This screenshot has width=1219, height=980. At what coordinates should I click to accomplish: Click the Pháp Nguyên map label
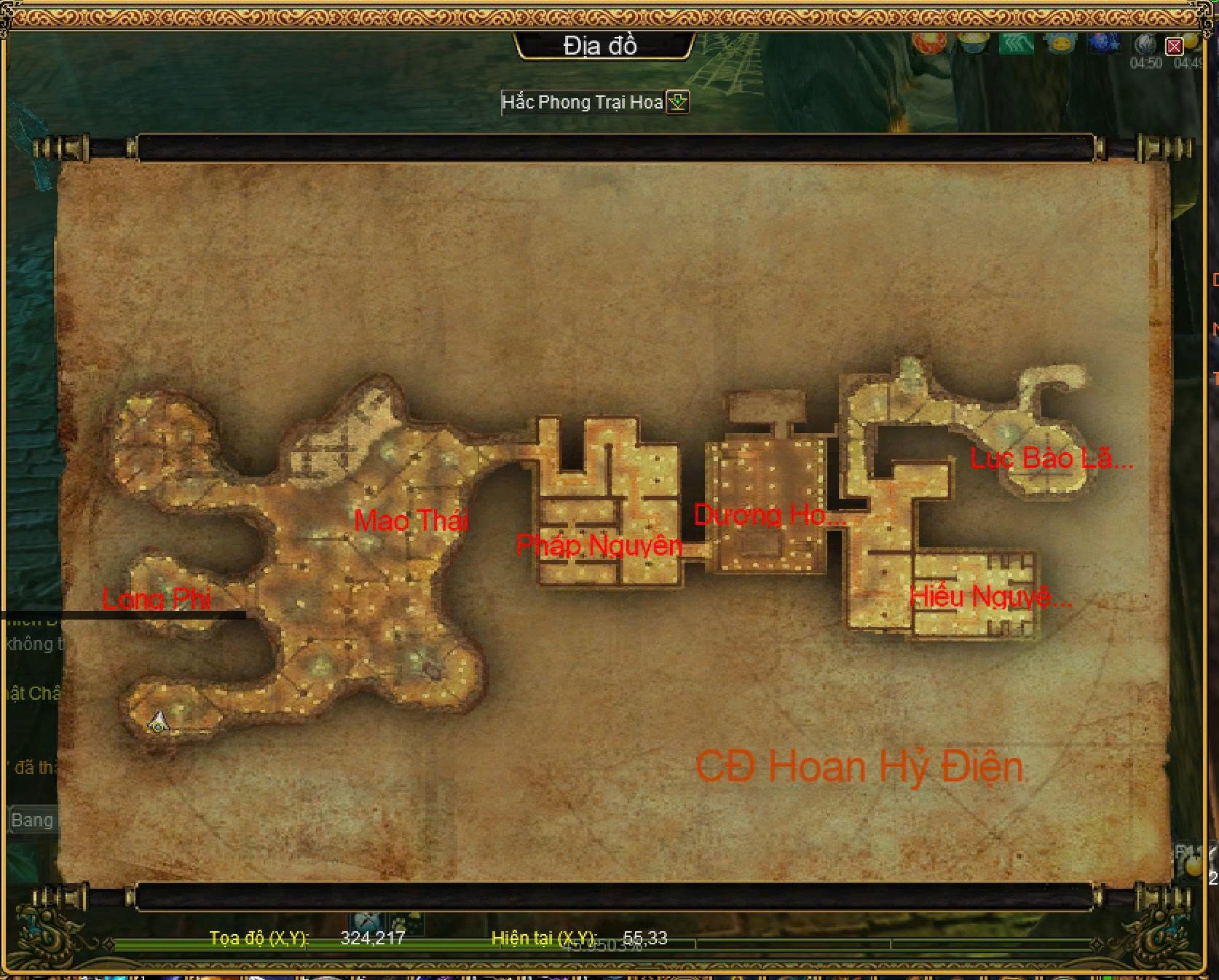(599, 545)
